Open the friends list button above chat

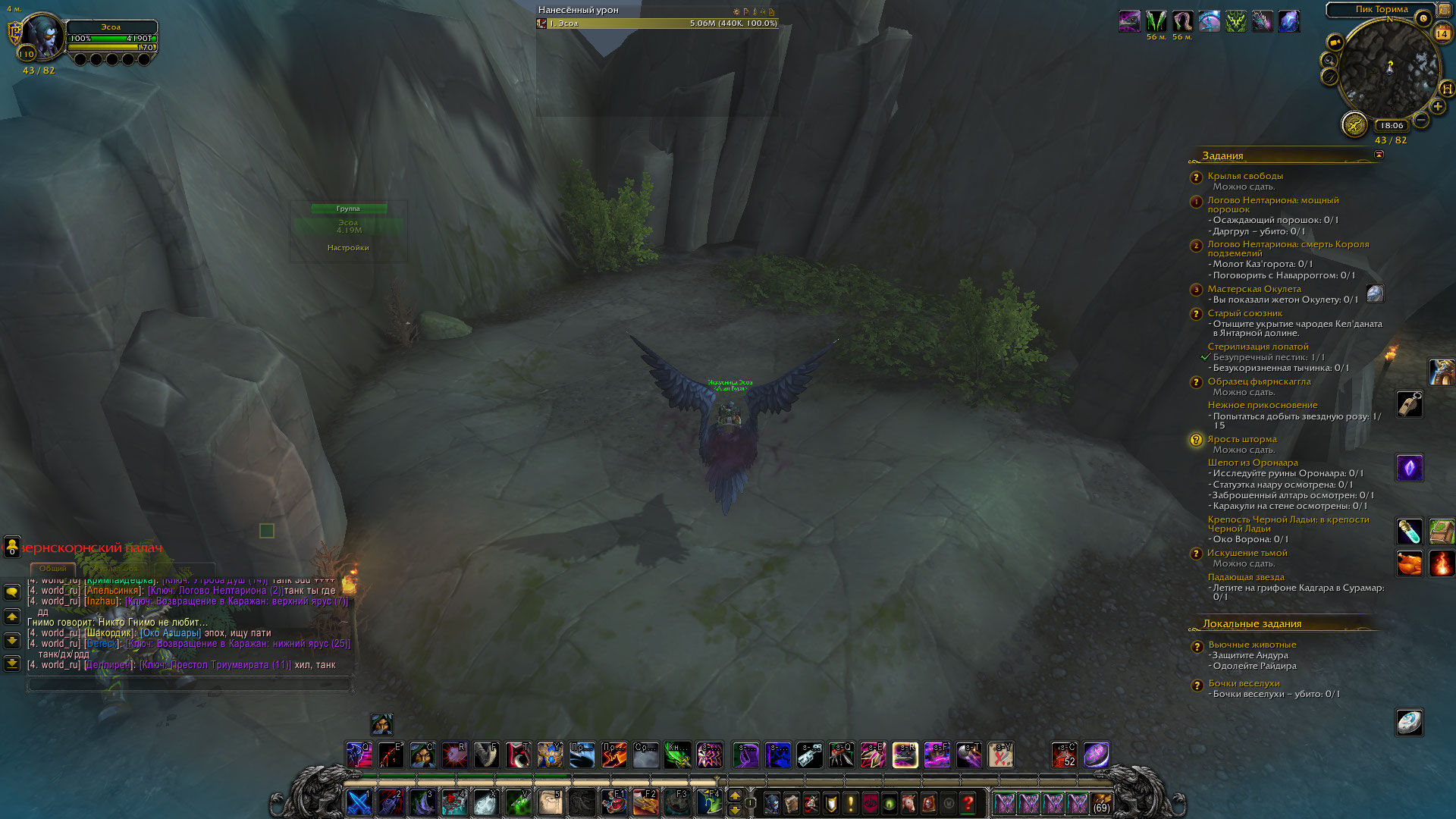pyautogui.click(x=12, y=546)
